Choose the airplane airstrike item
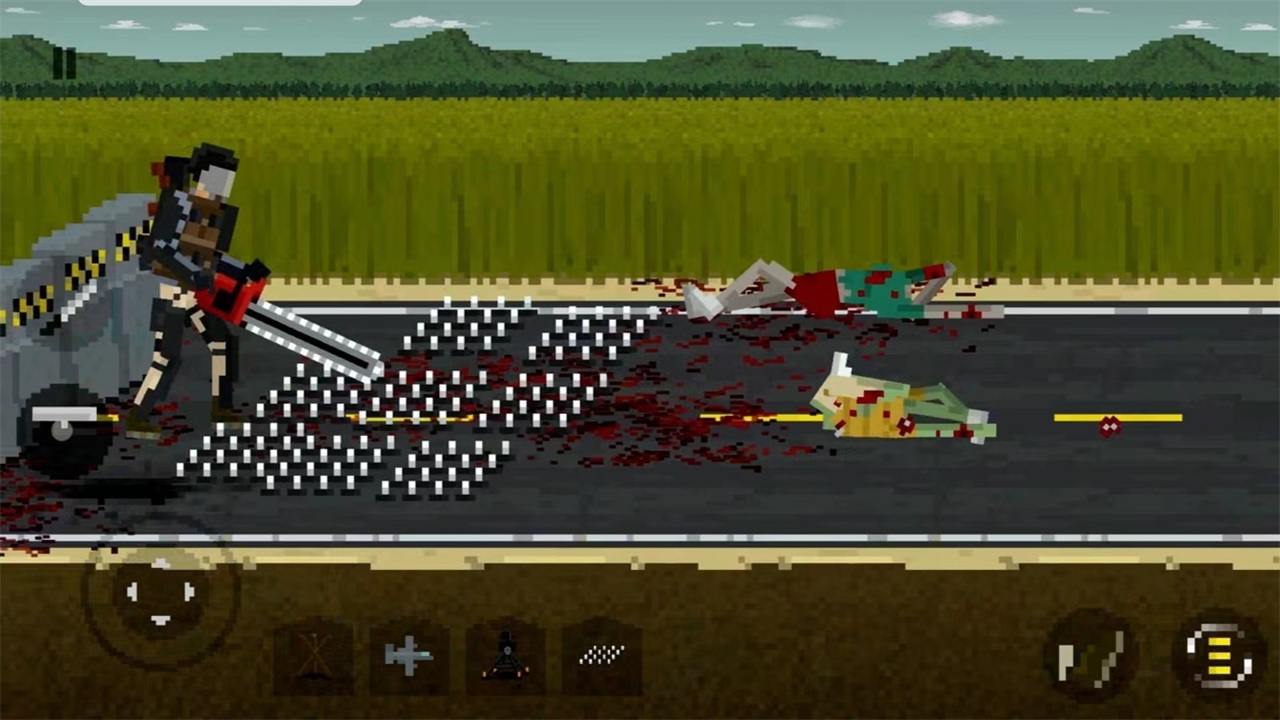The height and width of the screenshot is (720, 1280). 410,654
